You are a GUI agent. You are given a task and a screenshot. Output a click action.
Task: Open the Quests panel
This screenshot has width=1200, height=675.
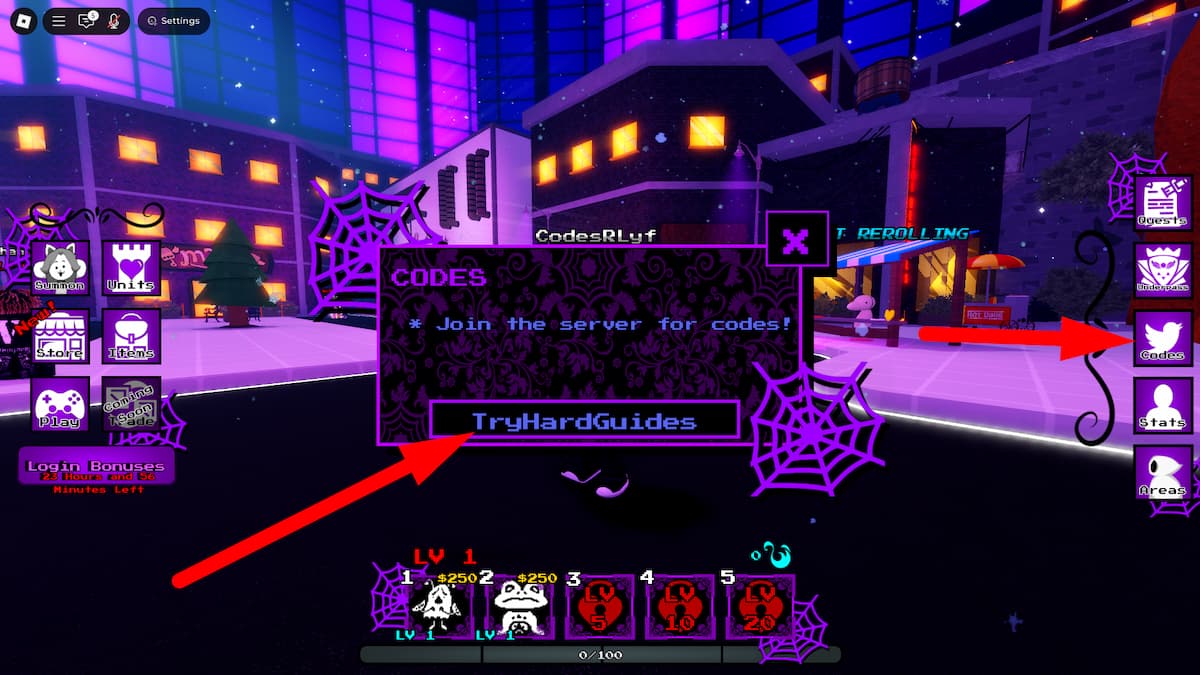tap(1162, 202)
